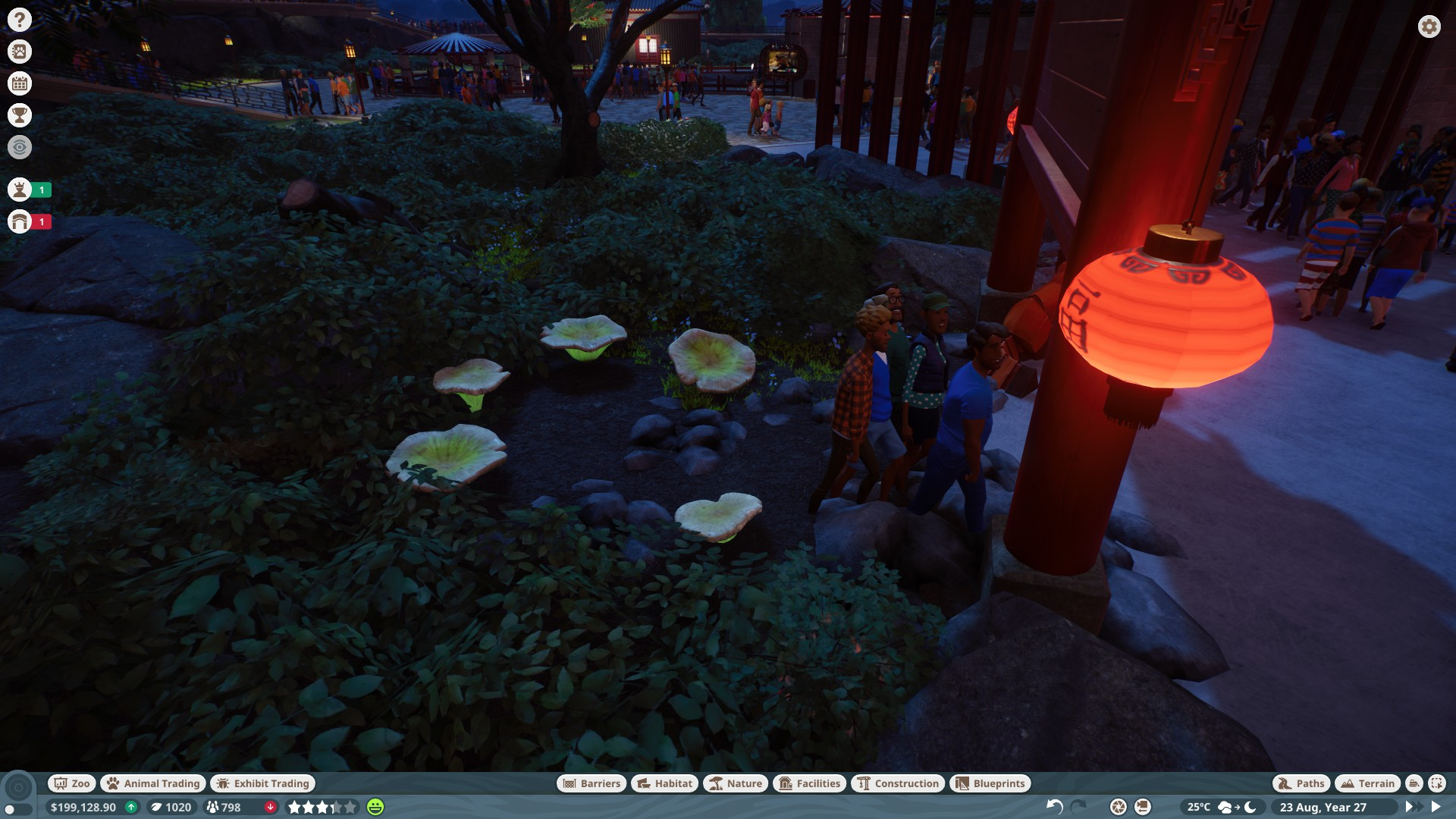Open the Zoo management tab
The image size is (1456, 819).
(x=71, y=783)
